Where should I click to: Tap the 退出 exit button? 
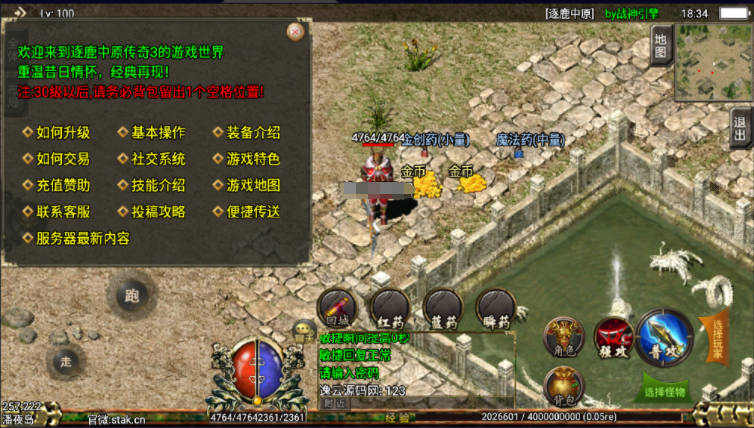(741, 128)
